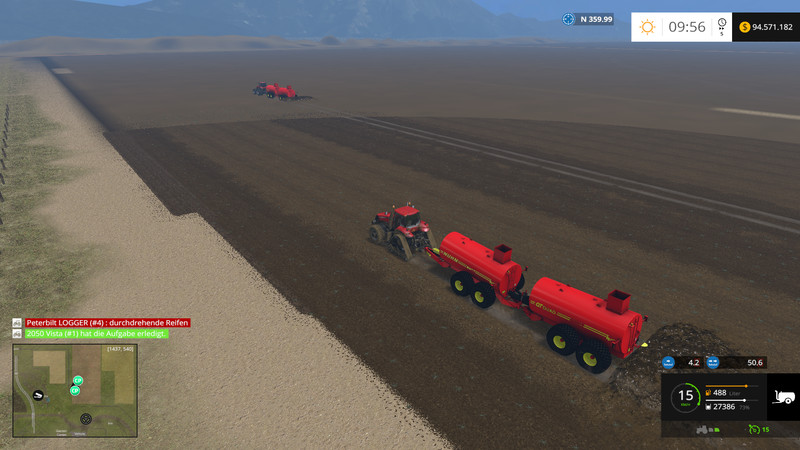Click the green 2050 Vista task-finished message

pyautogui.click(x=96, y=333)
